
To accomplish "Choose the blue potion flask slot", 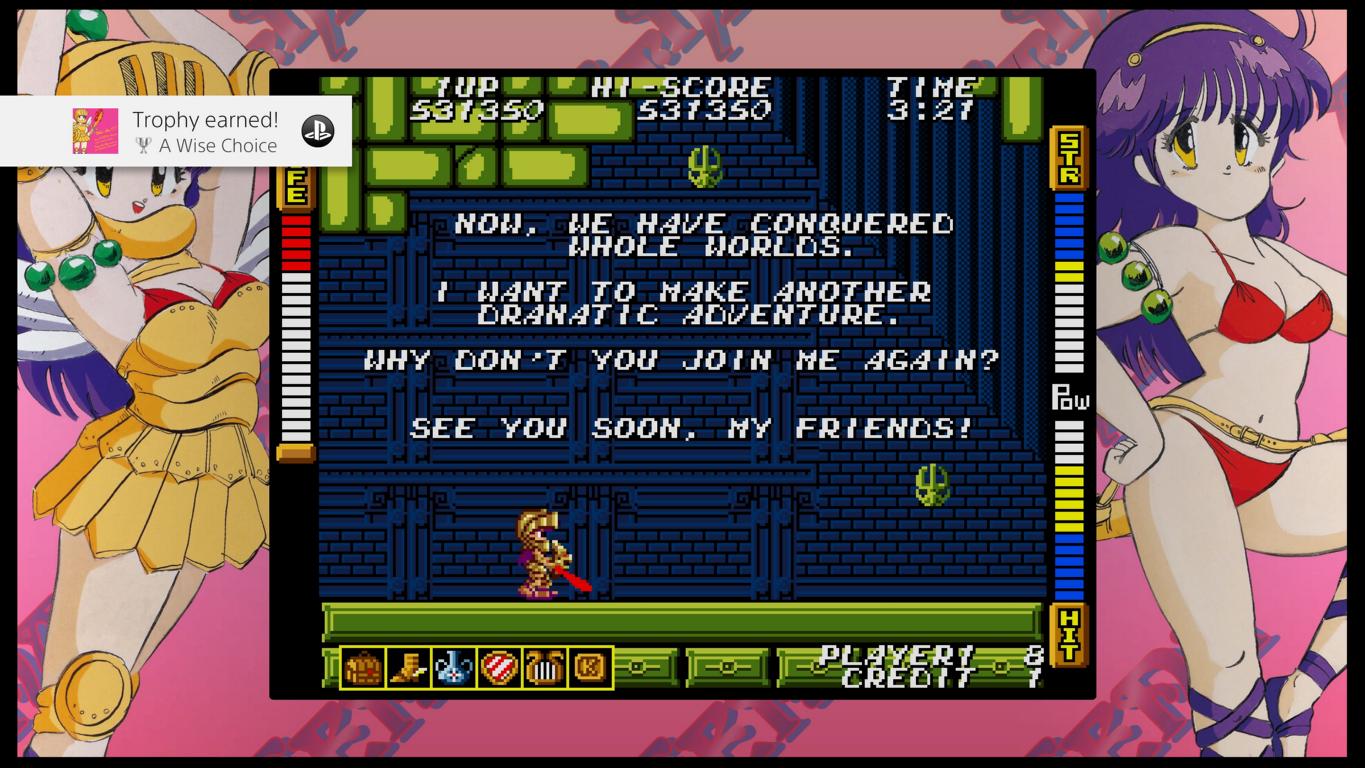I will click(454, 668).
